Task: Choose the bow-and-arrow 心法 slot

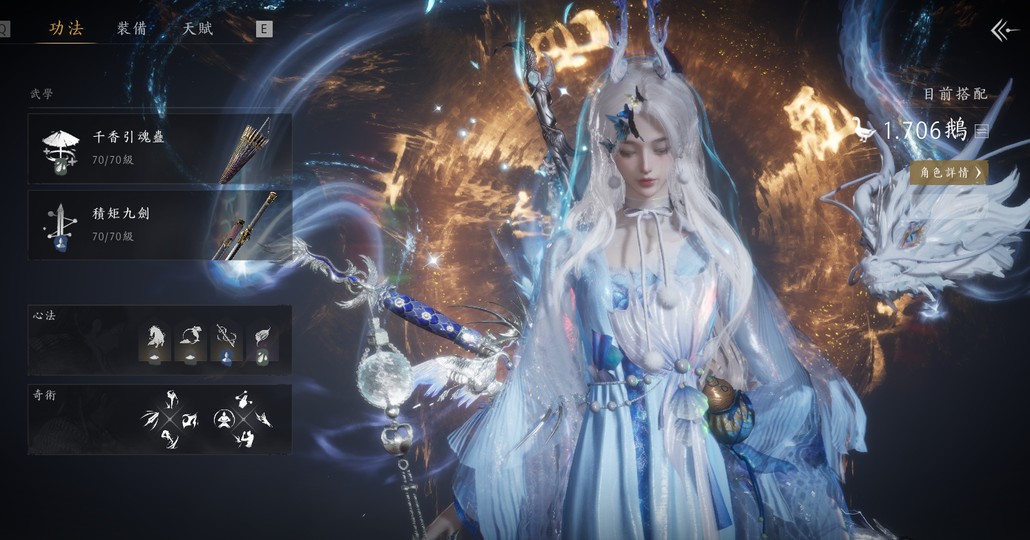Action: 227,341
